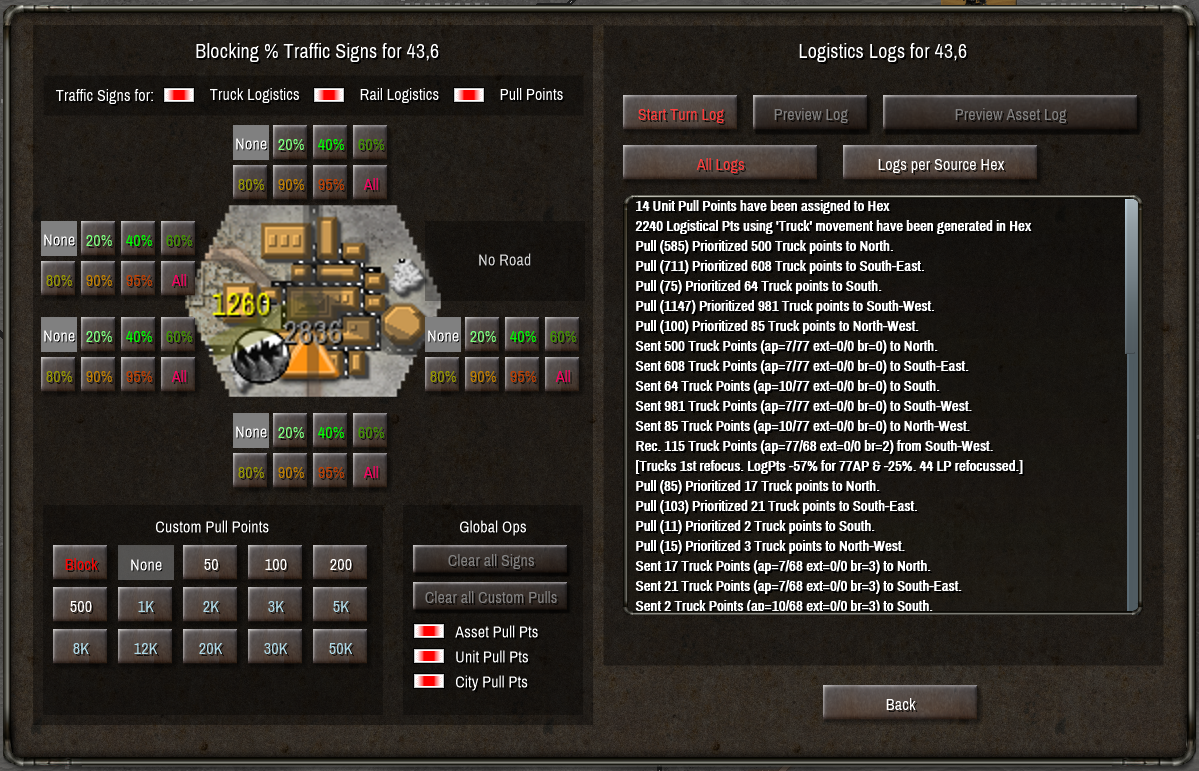Go back with the Back button
This screenshot has height=771, width=1199.
click(900, 704)
